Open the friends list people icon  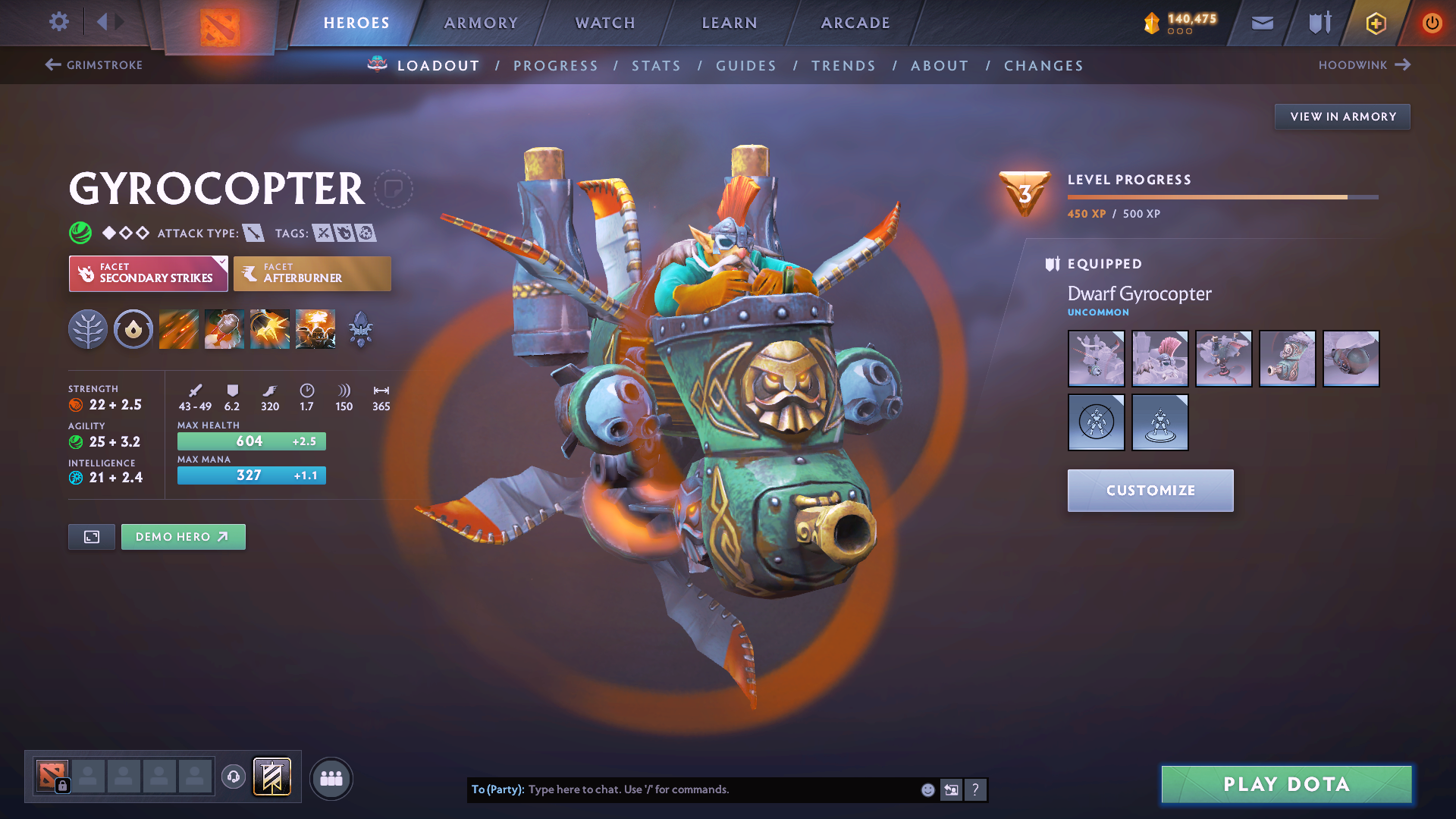(331, 777)
